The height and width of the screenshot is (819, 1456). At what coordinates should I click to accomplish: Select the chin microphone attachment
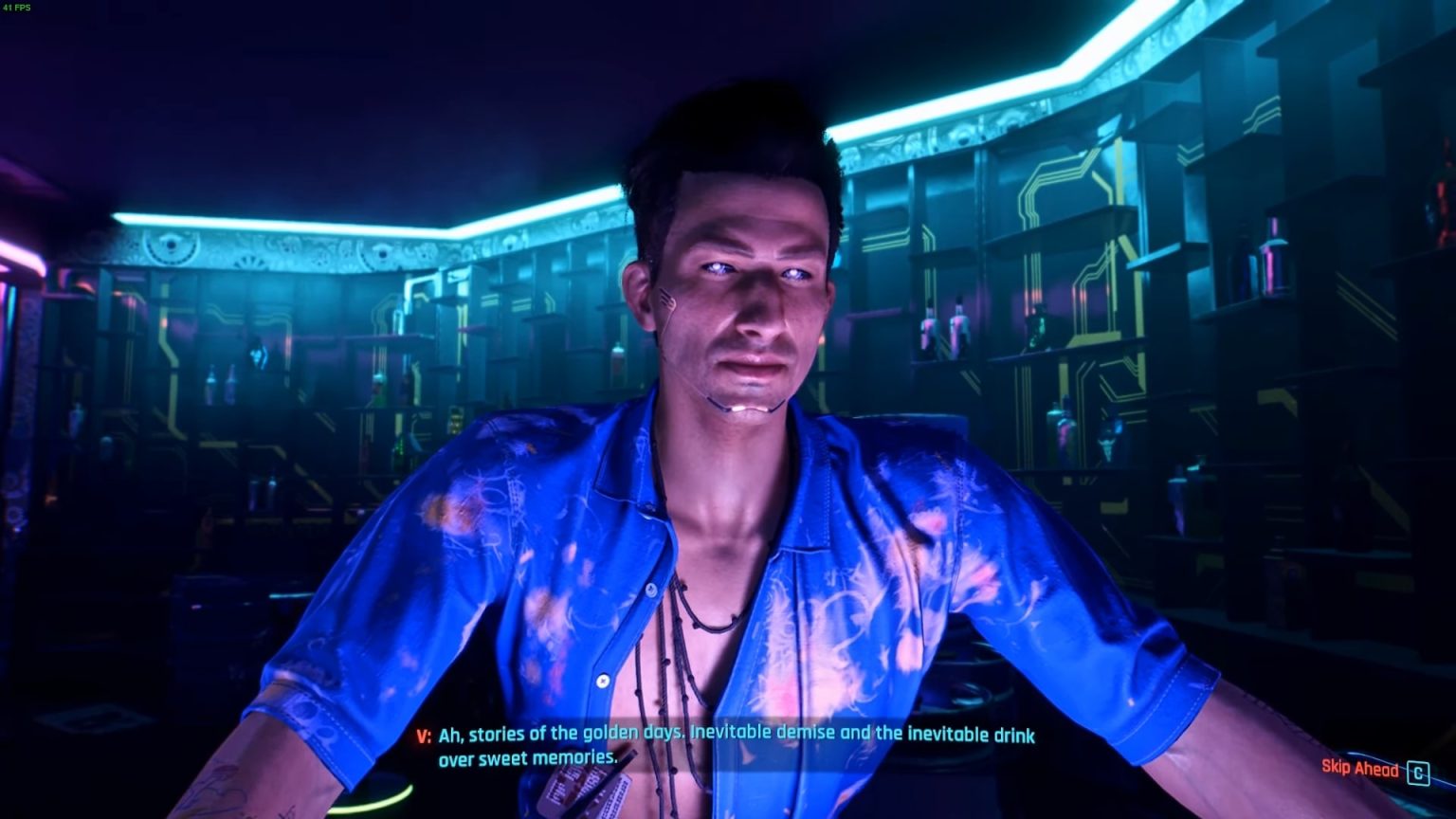746,408
